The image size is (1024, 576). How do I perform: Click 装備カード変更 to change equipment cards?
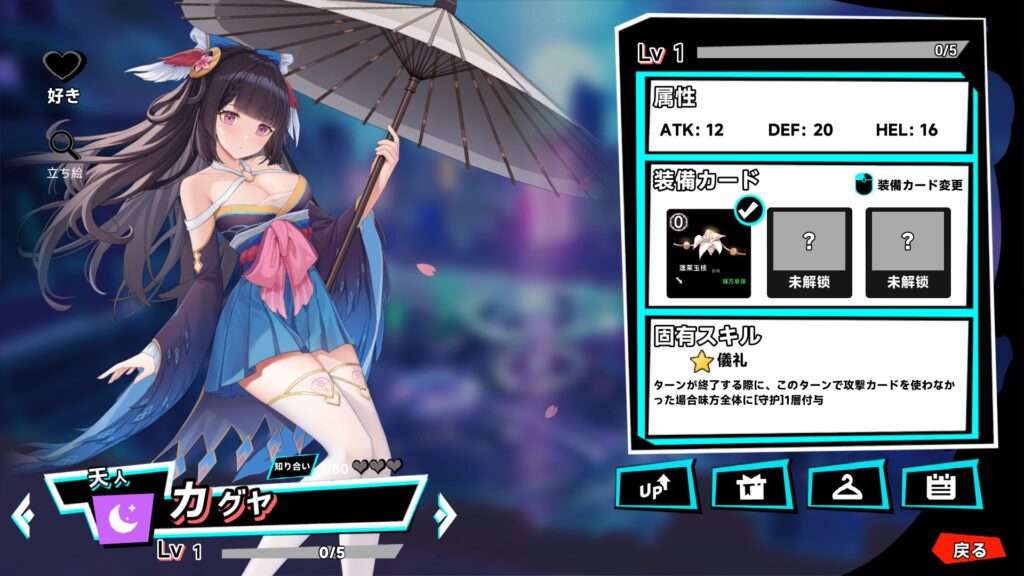(909, 185)
